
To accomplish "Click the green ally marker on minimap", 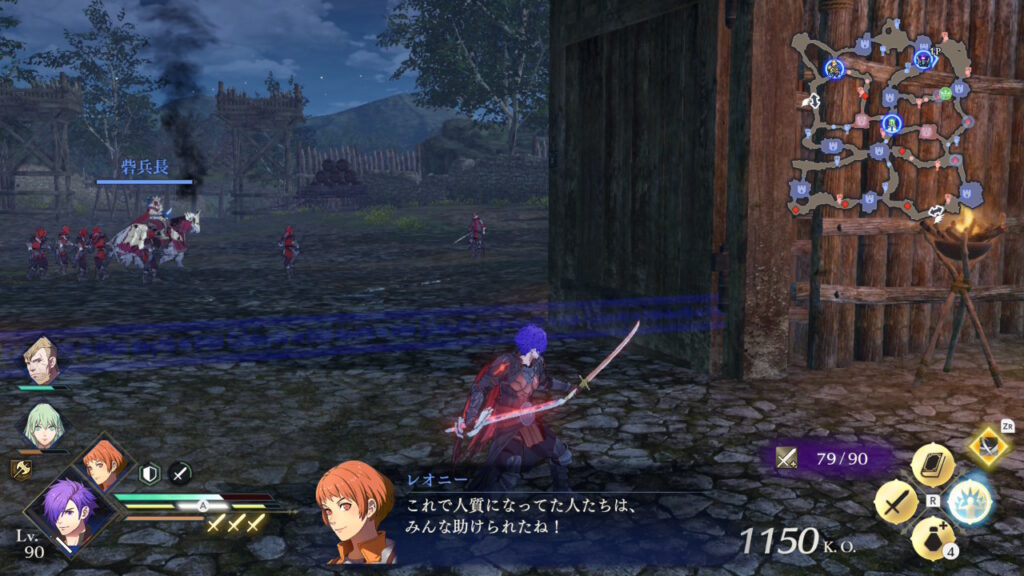I will 944,94.
